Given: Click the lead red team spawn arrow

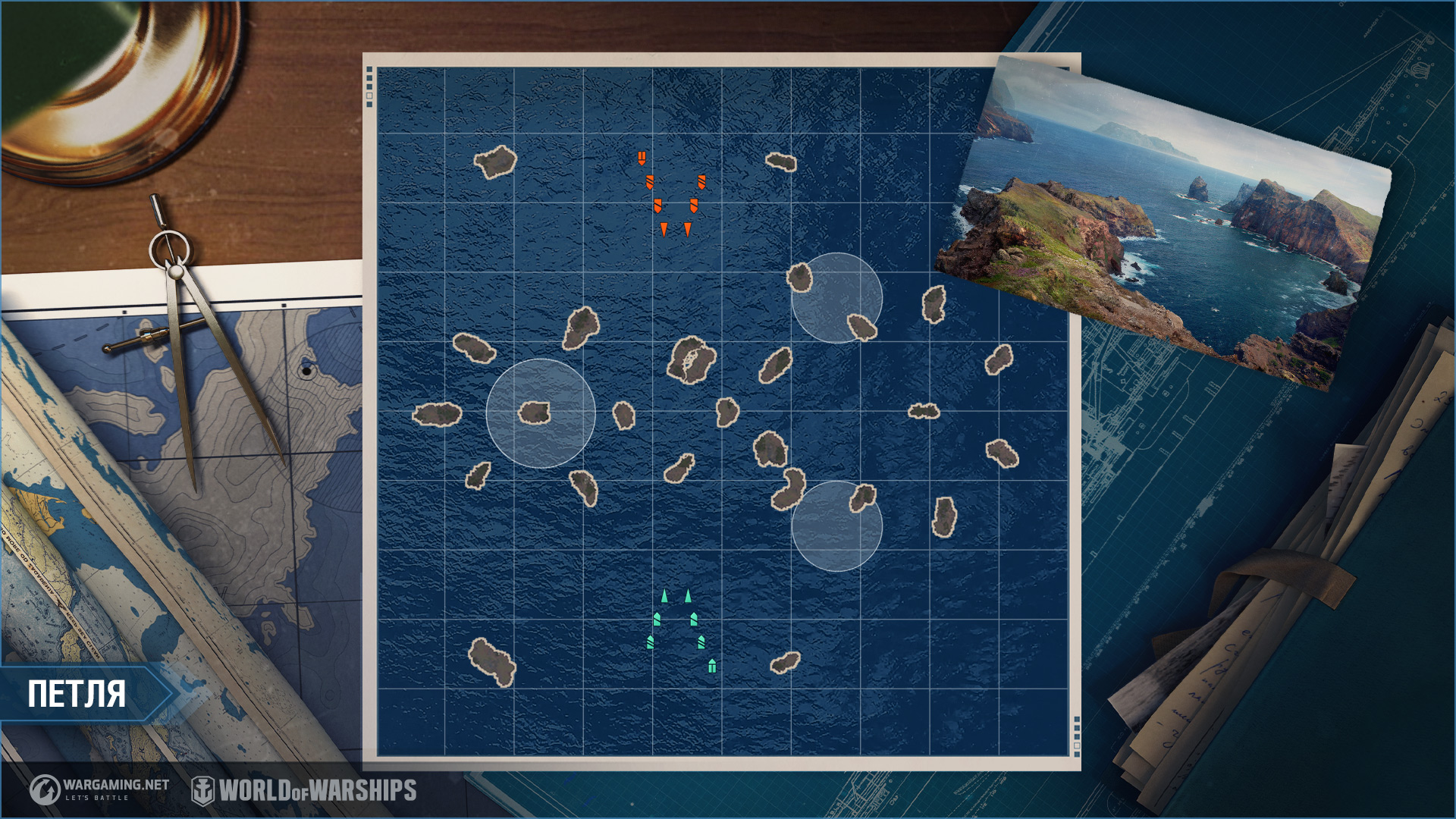Looking at the screenshot, I should coord(664,229).
